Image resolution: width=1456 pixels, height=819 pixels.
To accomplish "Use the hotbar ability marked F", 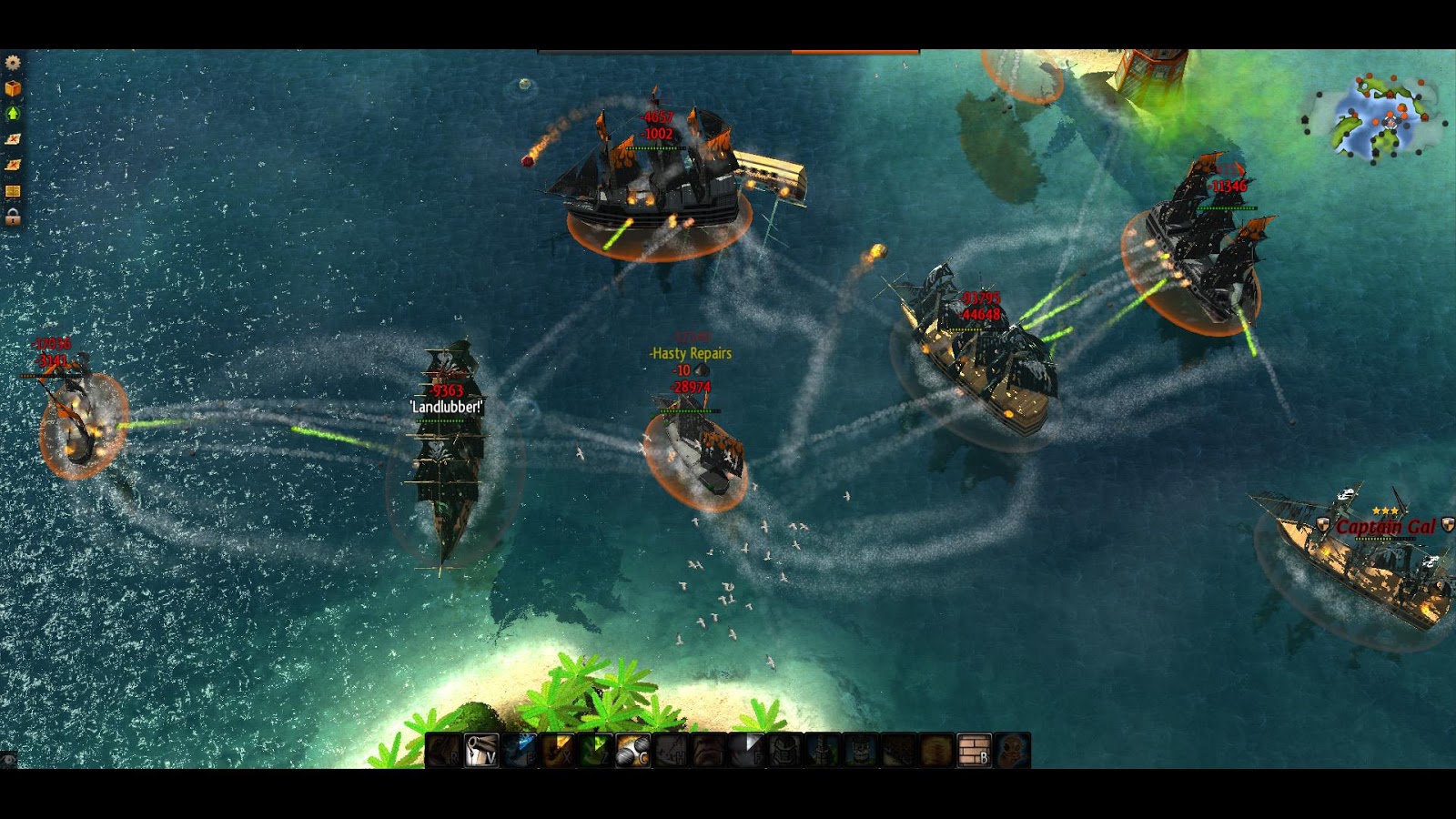I will 746,751.
